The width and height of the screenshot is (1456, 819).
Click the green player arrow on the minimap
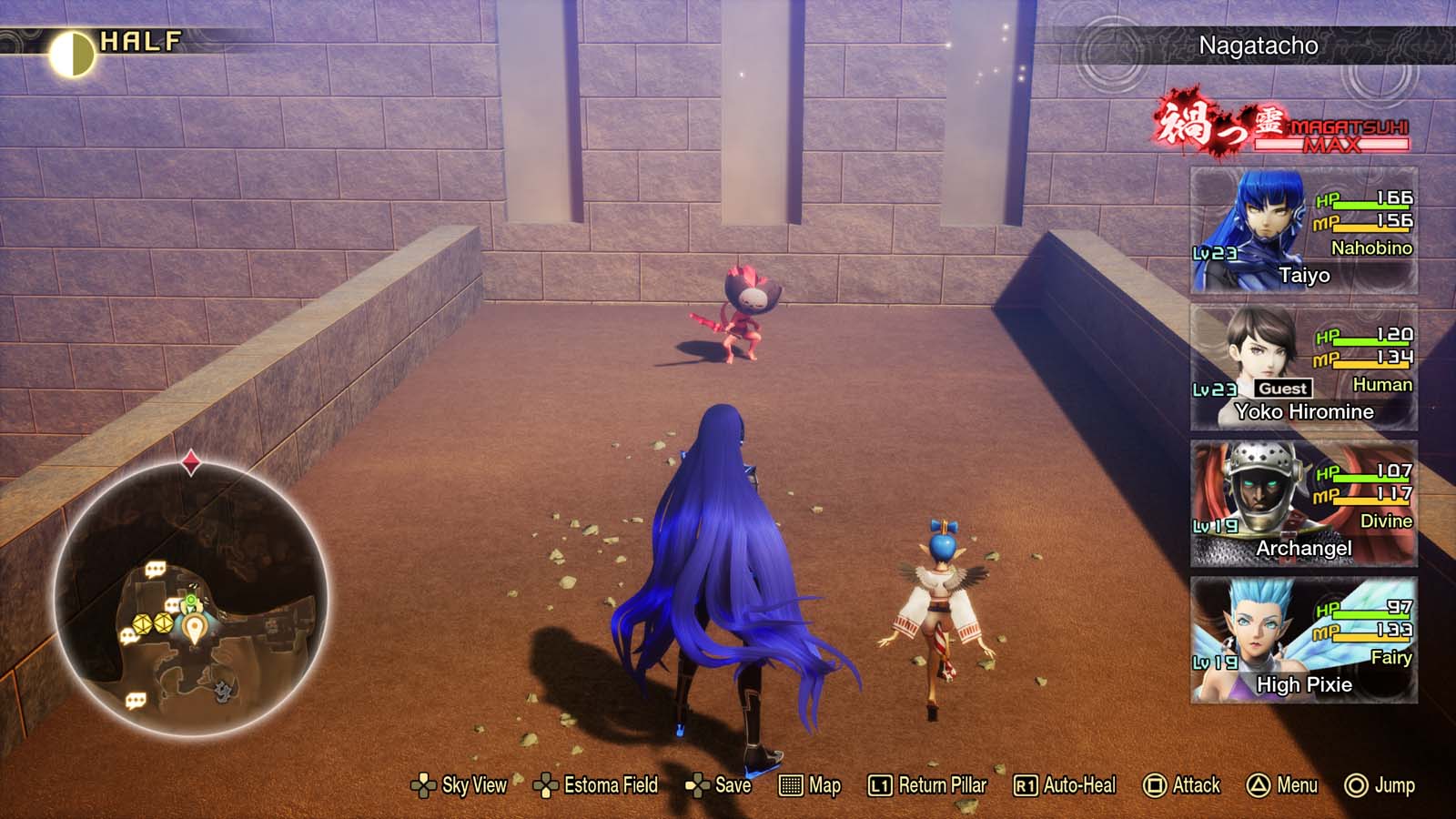pyautogui.click(x=190, y=599)
